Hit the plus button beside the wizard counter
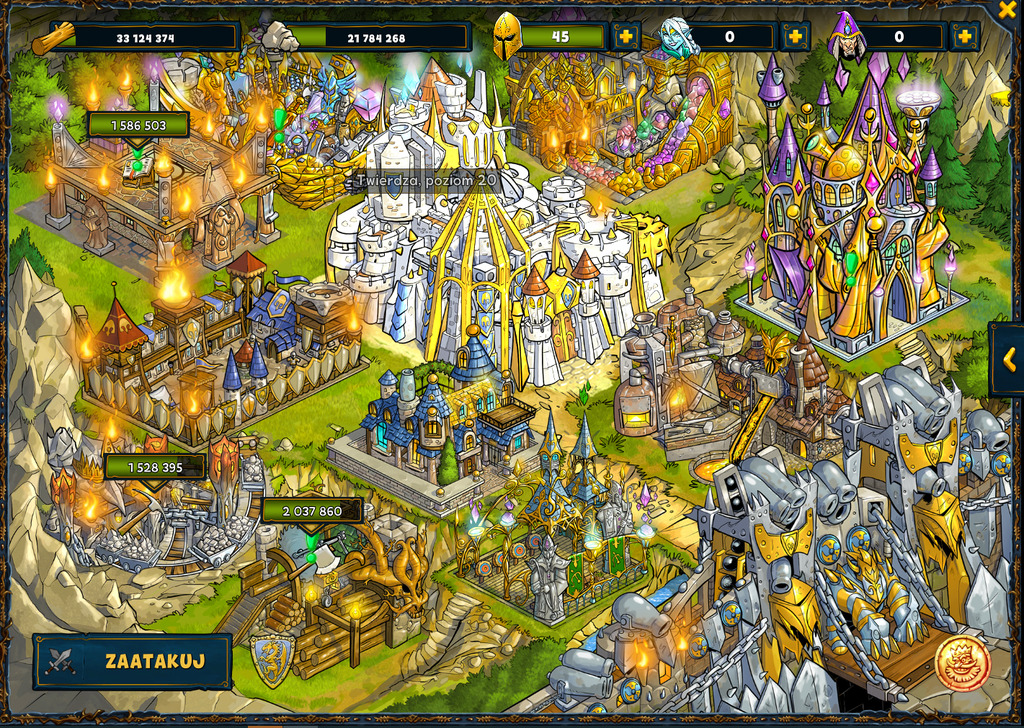This screenshot has width=1024, height=728. (965, 37)
